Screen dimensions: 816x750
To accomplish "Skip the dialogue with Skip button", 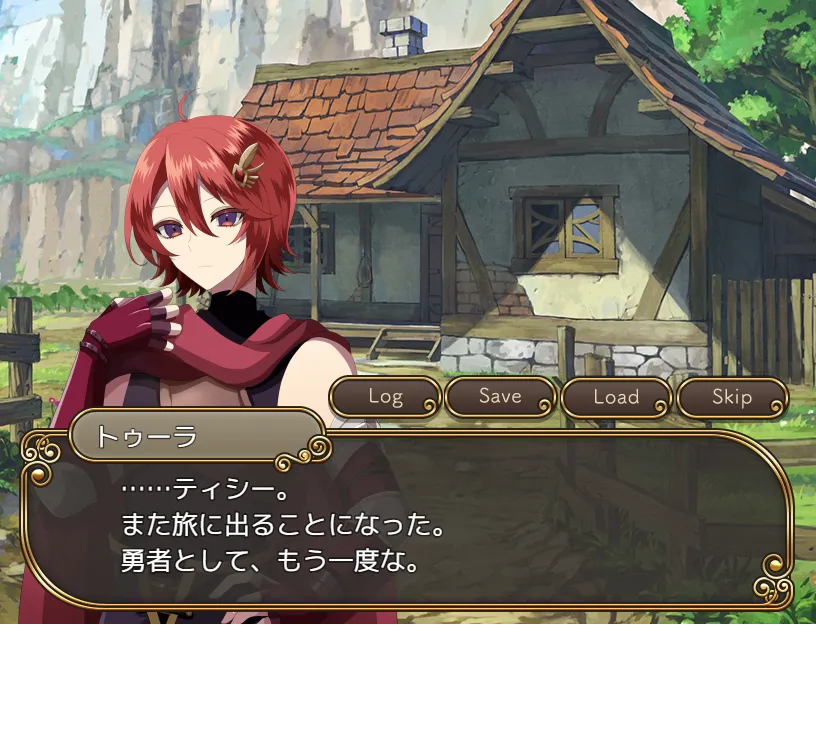I will click(x=732, y=397).
